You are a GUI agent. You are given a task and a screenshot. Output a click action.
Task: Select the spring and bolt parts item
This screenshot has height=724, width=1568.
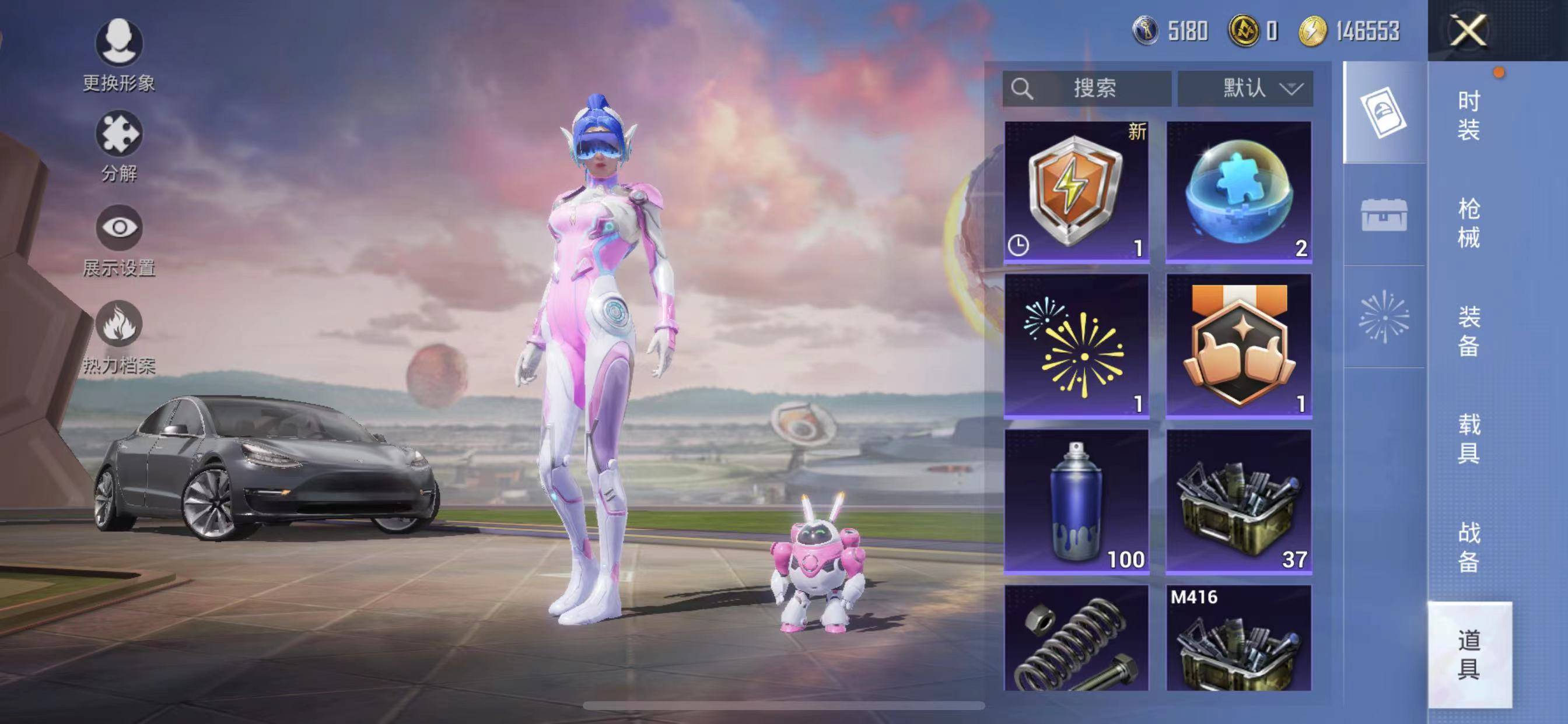click(1076, 639)
